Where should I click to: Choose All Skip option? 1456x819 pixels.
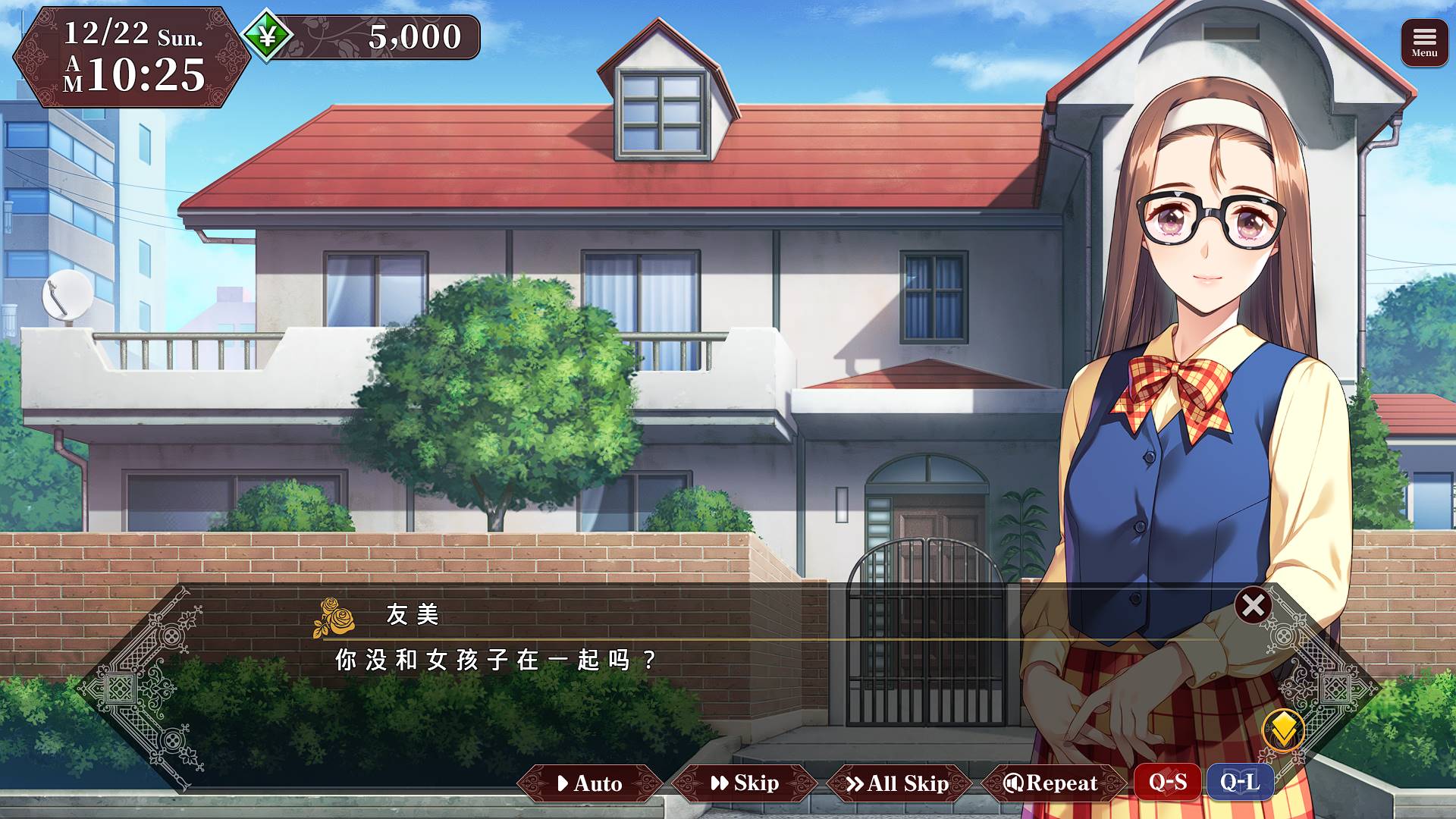pos(898,783)
